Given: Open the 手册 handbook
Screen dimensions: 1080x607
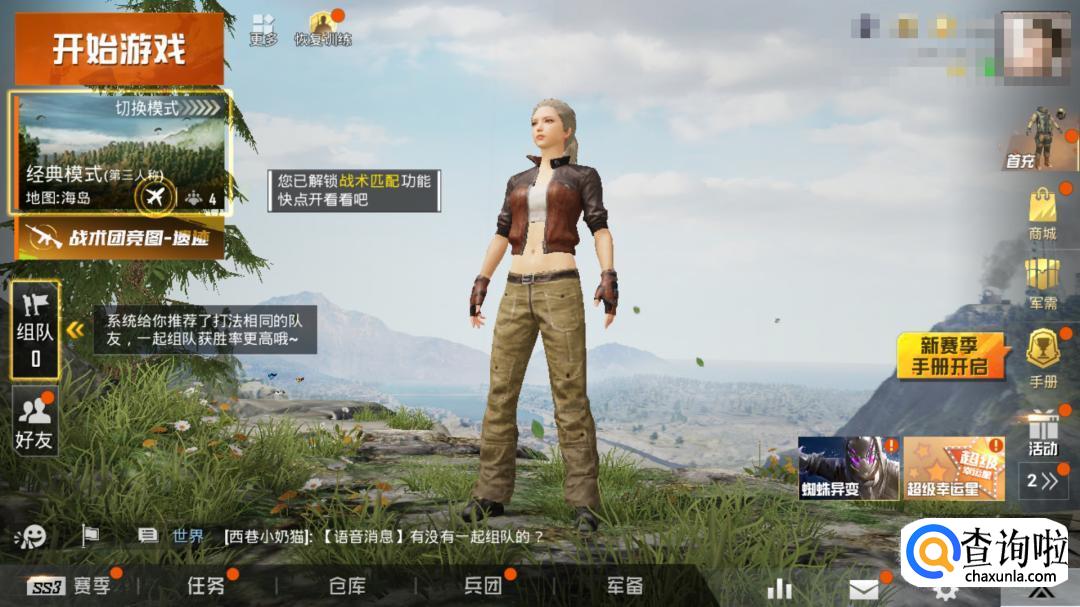Looking at the screenshot, I should click(x=1043, y=359).
